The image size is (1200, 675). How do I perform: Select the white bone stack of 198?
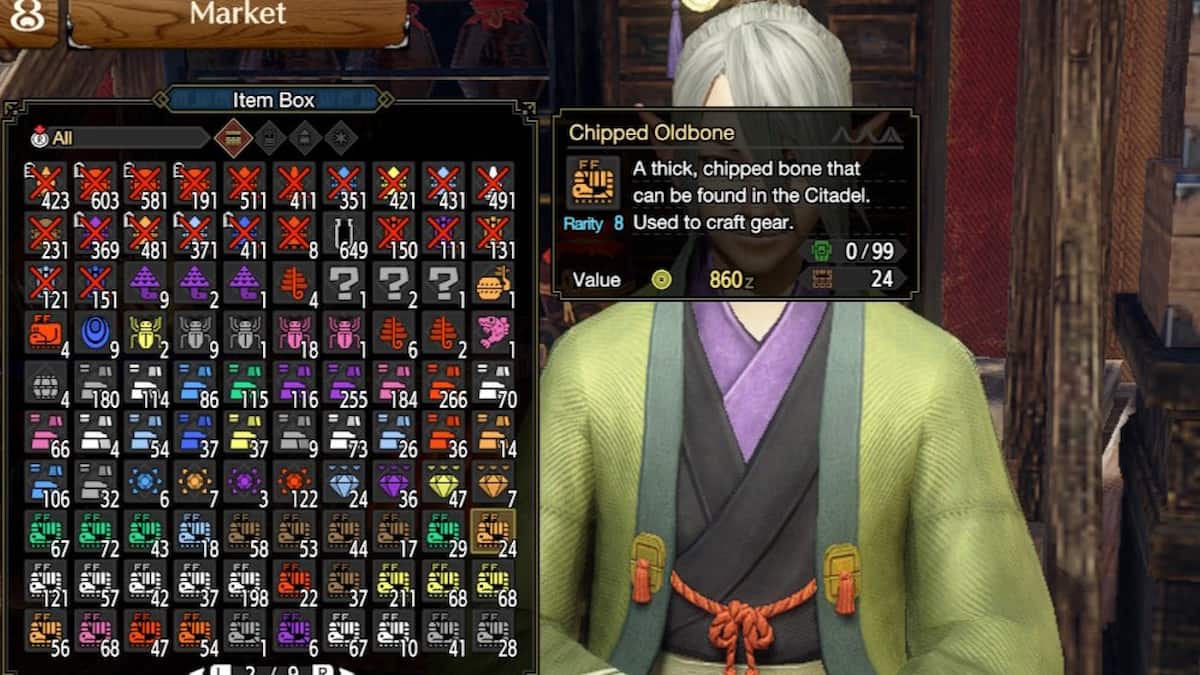[x=244, y=581]
